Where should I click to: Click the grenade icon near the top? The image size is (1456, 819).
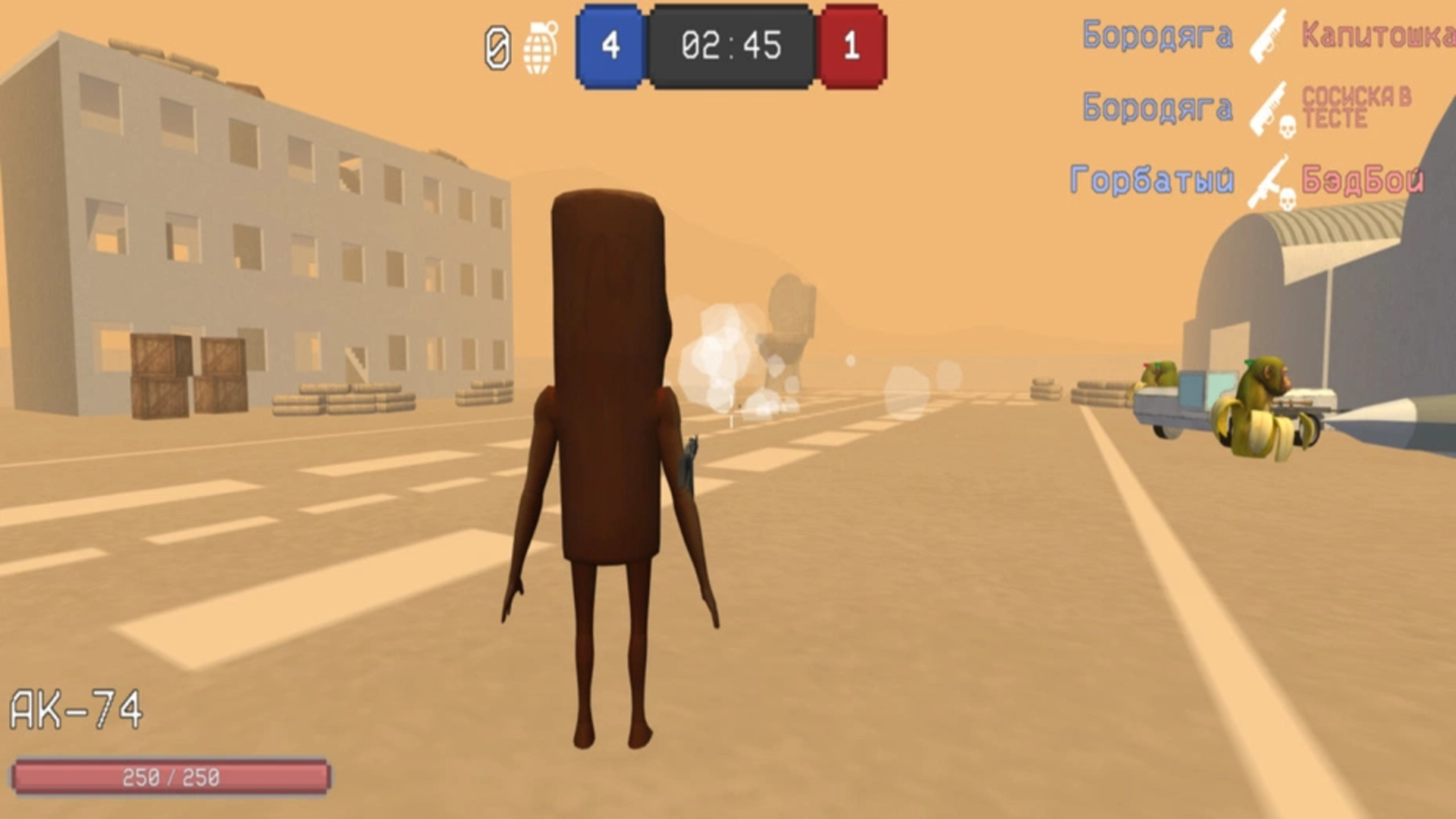coord(540,47)
